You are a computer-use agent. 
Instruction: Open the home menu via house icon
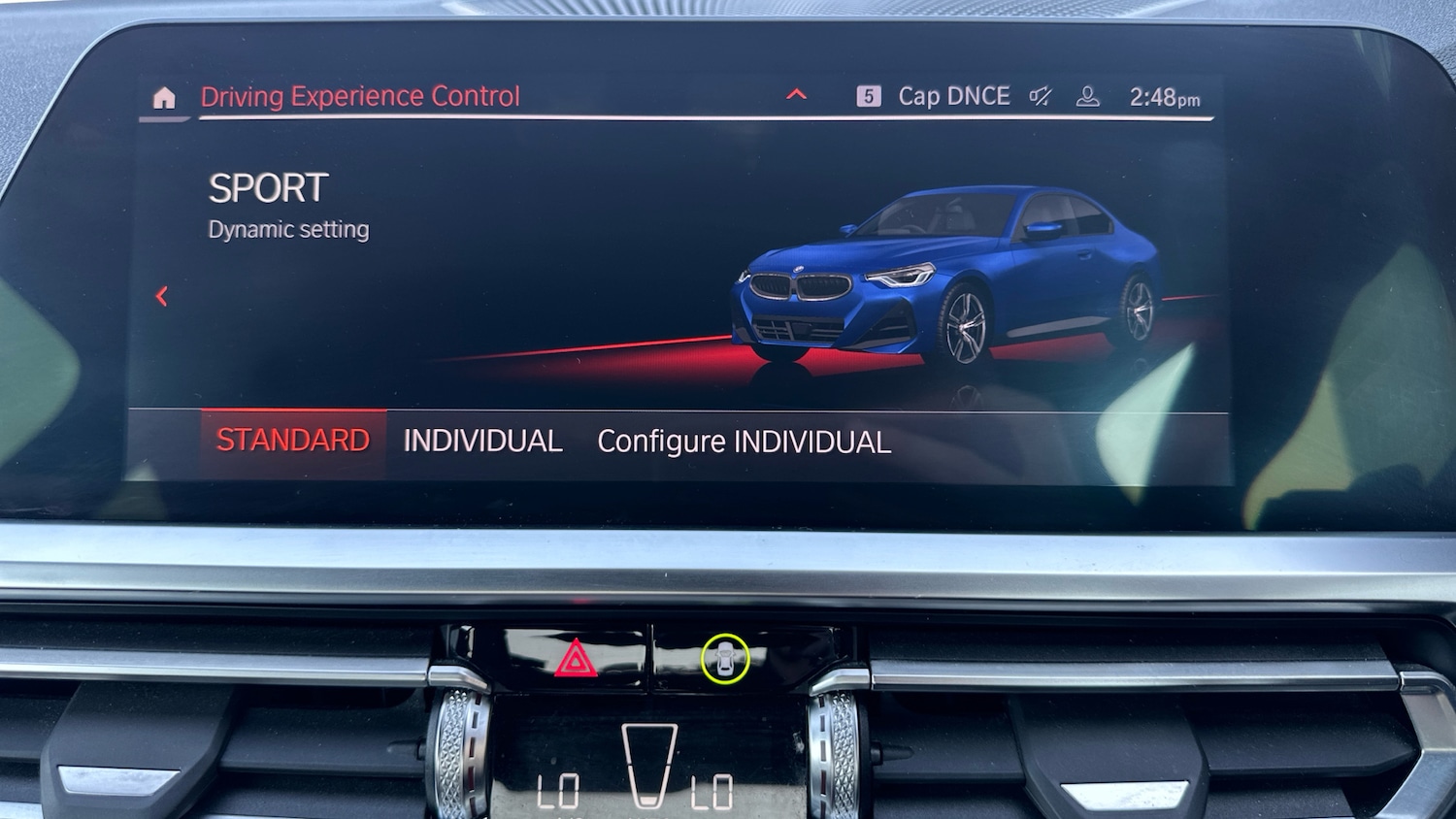point(165,96)
